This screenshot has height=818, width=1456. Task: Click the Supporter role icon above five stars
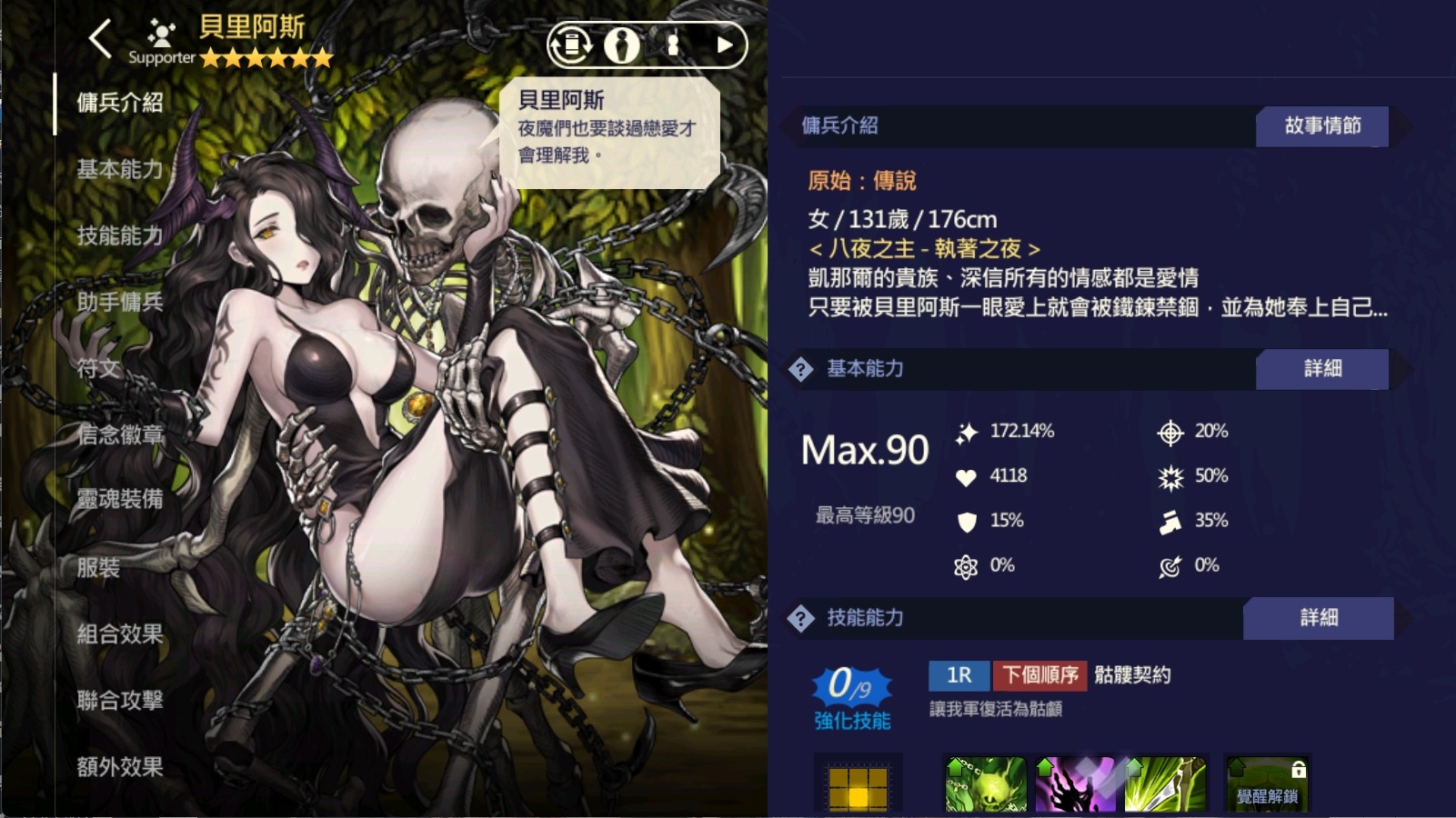[x=161, y=35]
